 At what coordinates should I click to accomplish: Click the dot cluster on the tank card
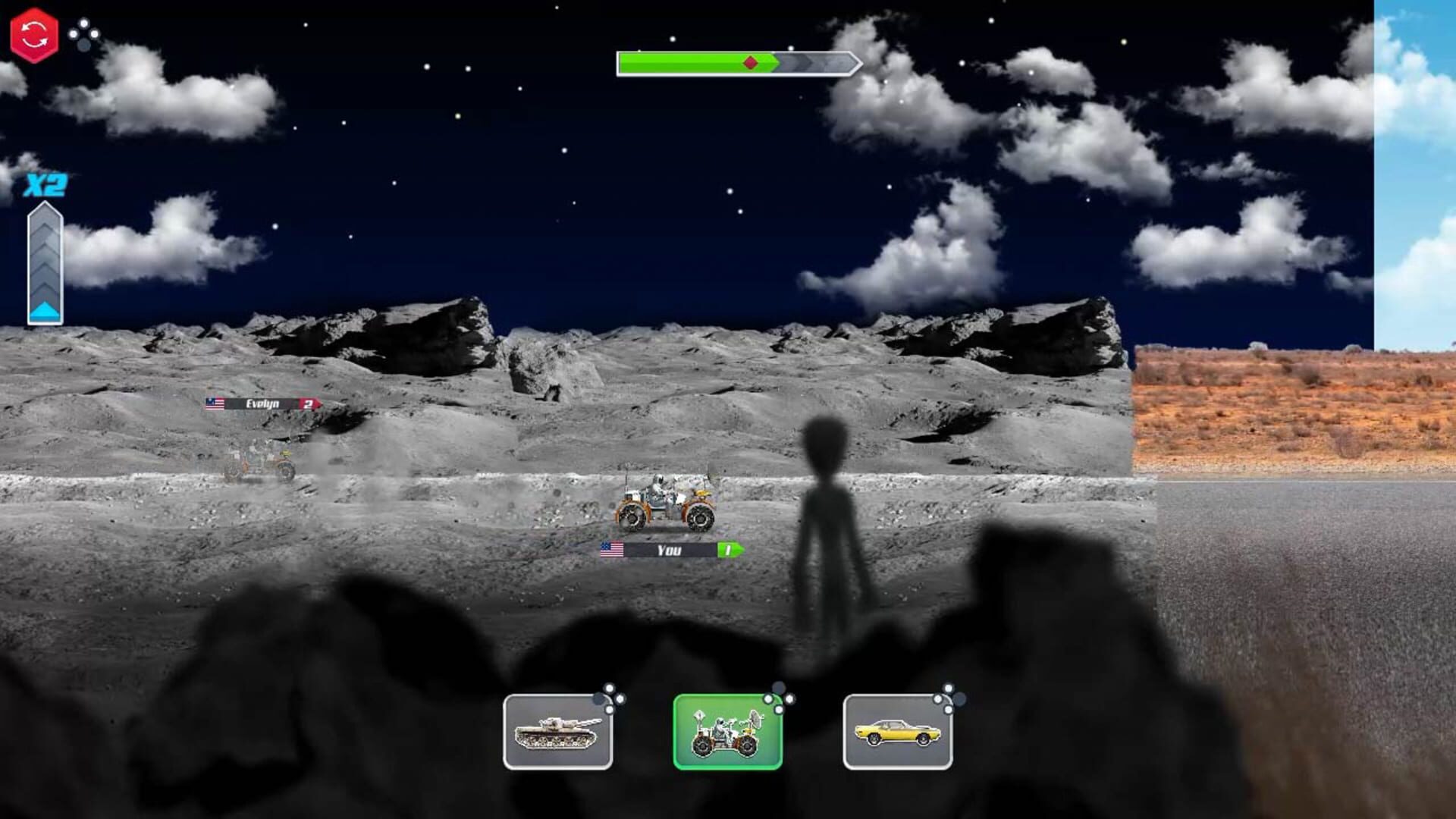coord(611,696)
